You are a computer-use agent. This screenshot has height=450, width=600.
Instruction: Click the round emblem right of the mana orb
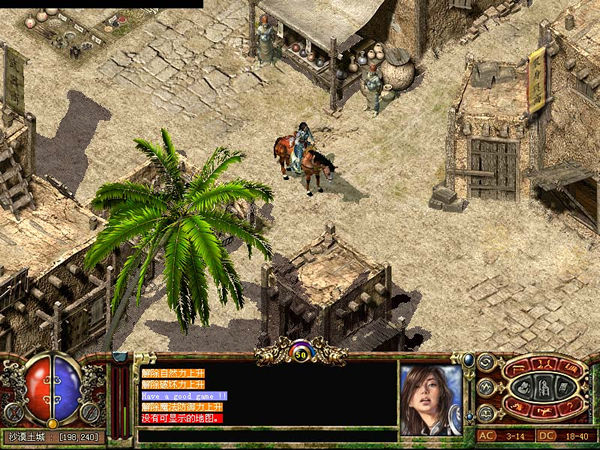pyautogui.click(x=92, y=410)
